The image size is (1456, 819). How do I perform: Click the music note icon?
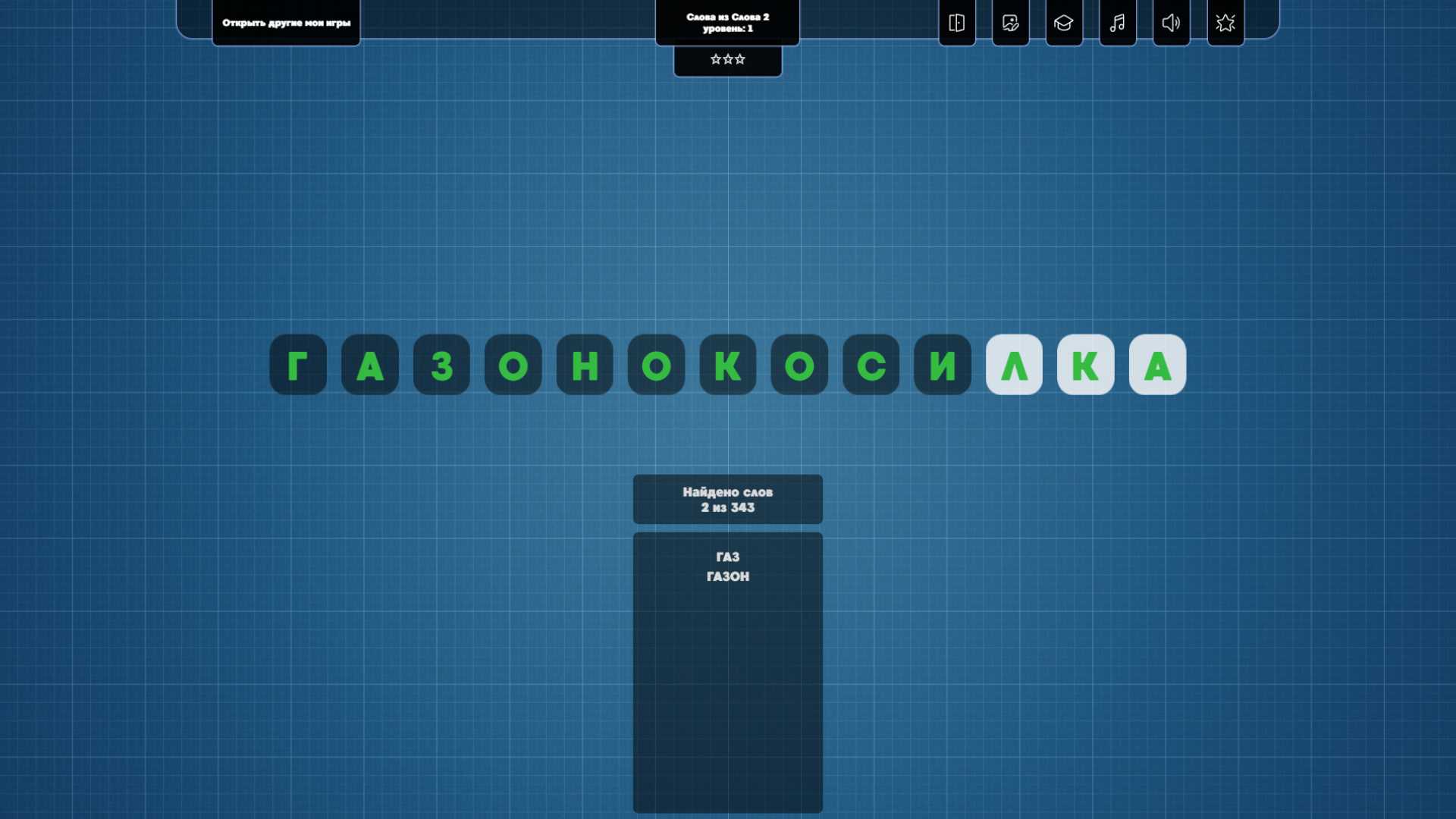1118,23
